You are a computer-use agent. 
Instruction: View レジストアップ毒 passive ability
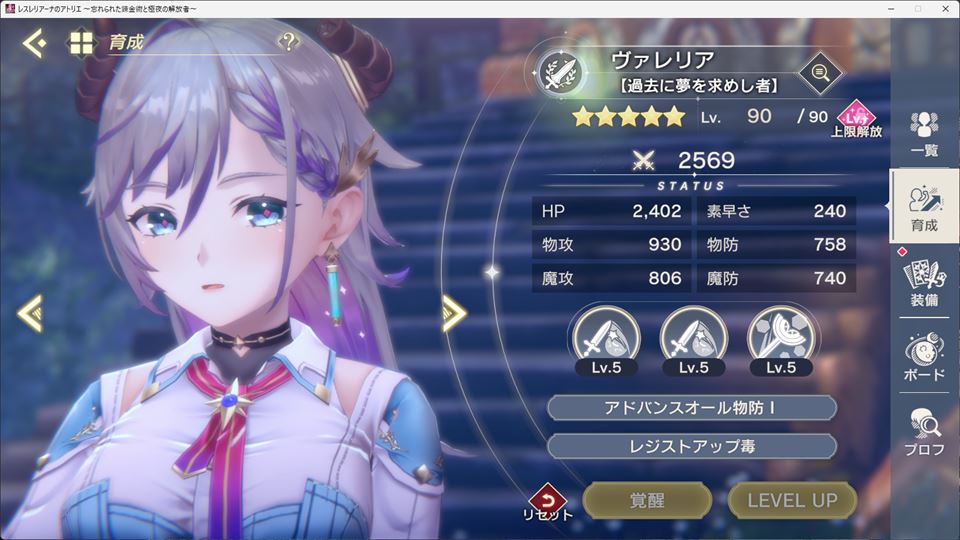(692, 446)
